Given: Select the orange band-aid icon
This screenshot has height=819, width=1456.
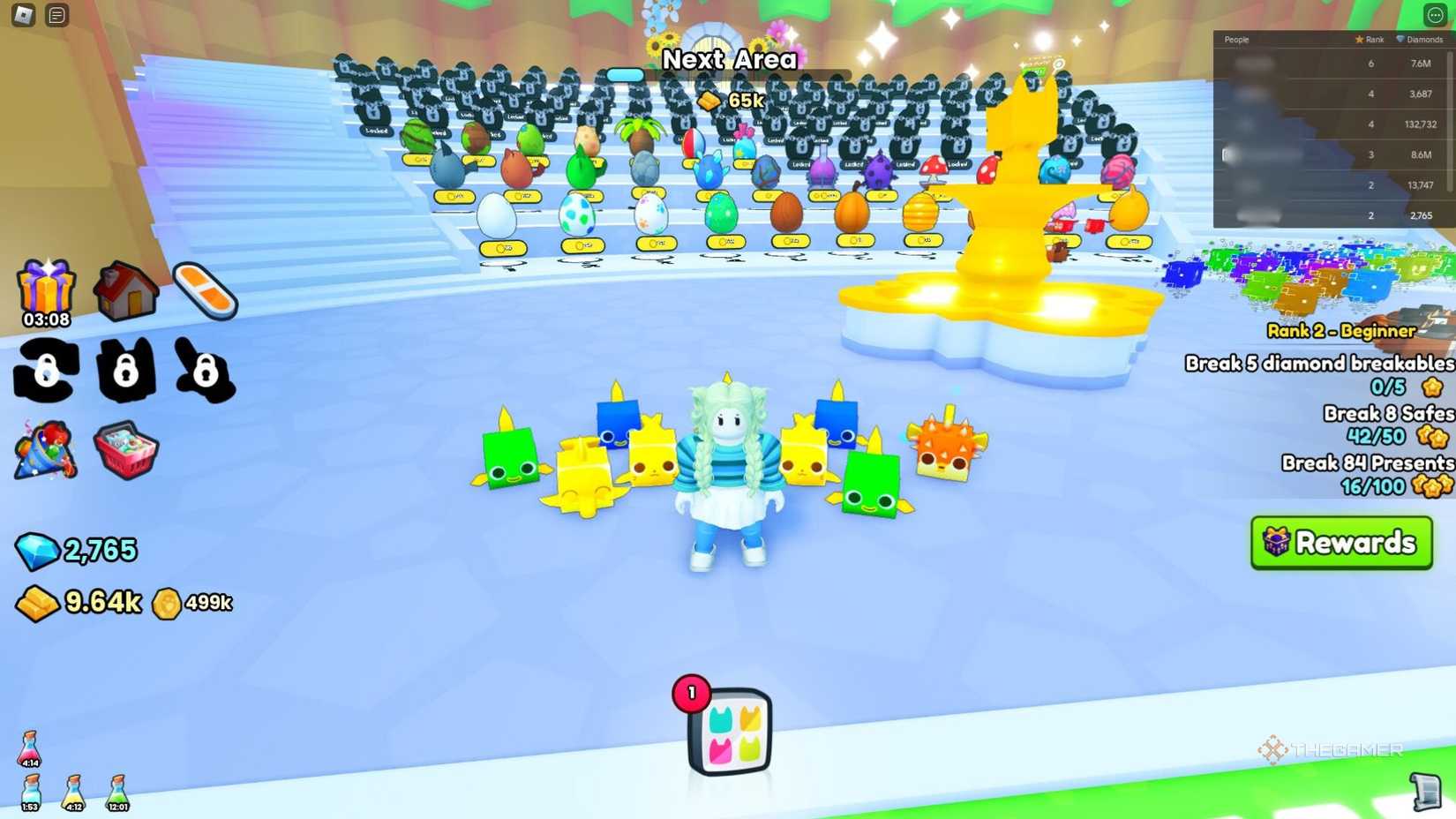Looking at the screenshot, I should (x=205, y=289).
